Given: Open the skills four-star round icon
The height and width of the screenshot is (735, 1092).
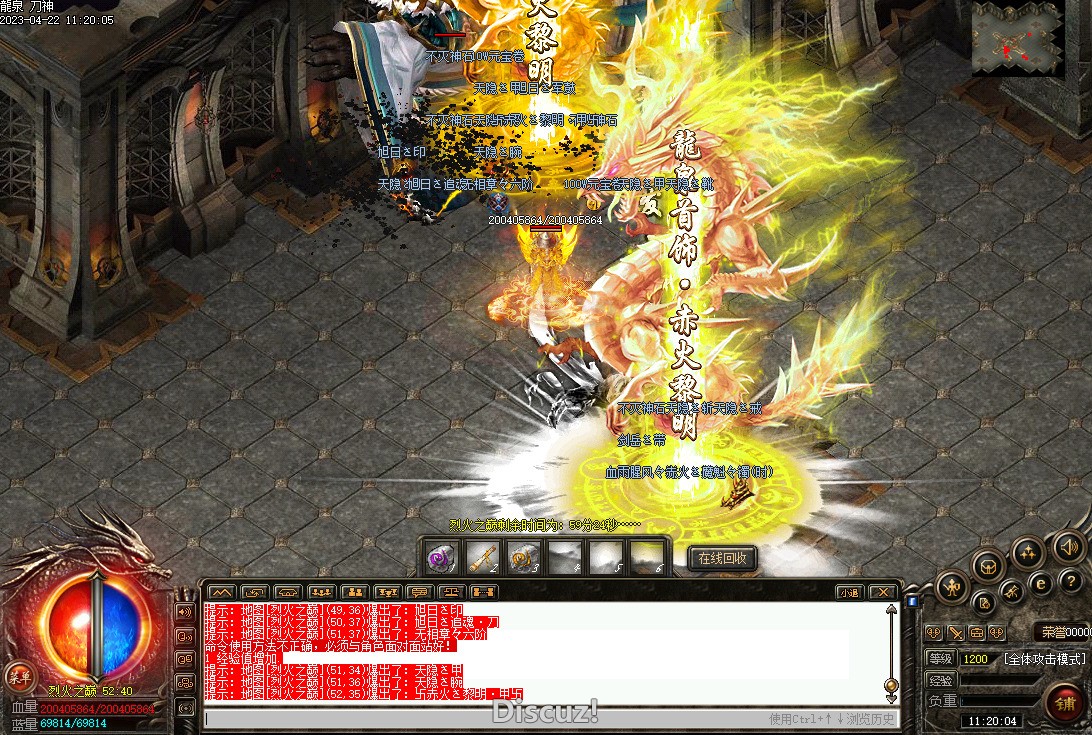Looking at the screenshot, I should tap(1028, 553).
